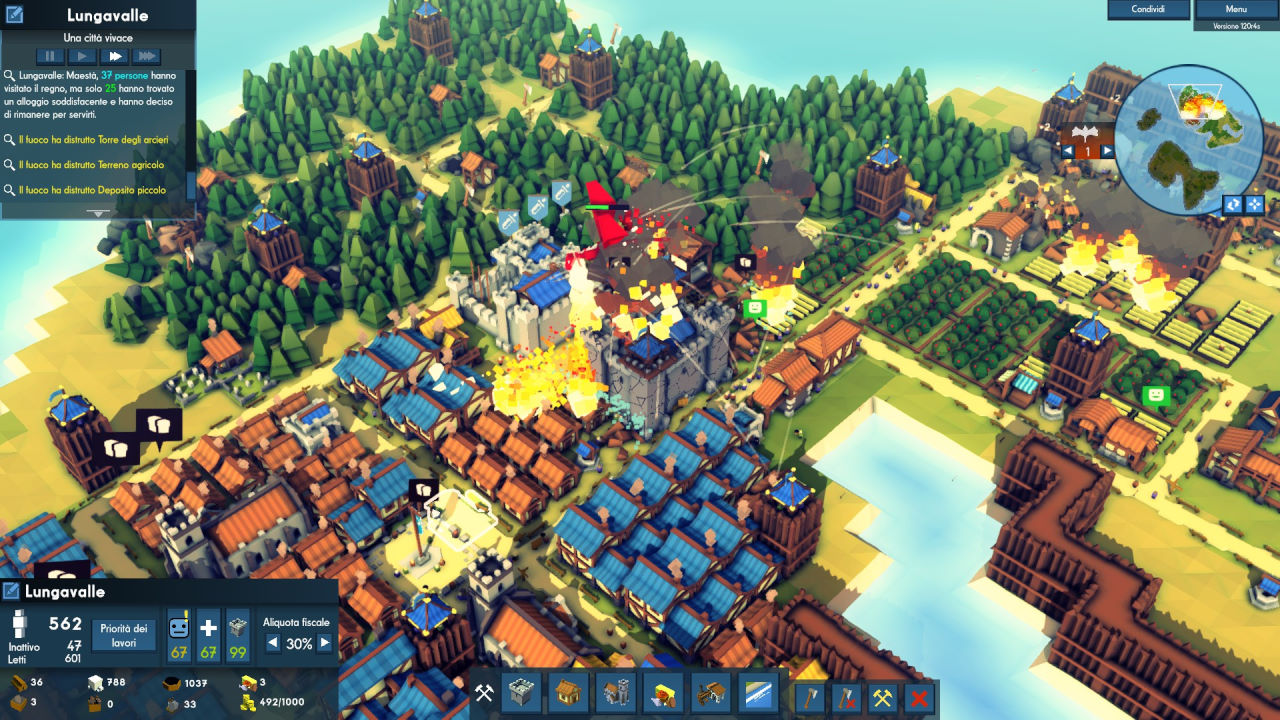Open Priorità dei lavori panel
This screenshot has width=1280, height=720.
124,636
